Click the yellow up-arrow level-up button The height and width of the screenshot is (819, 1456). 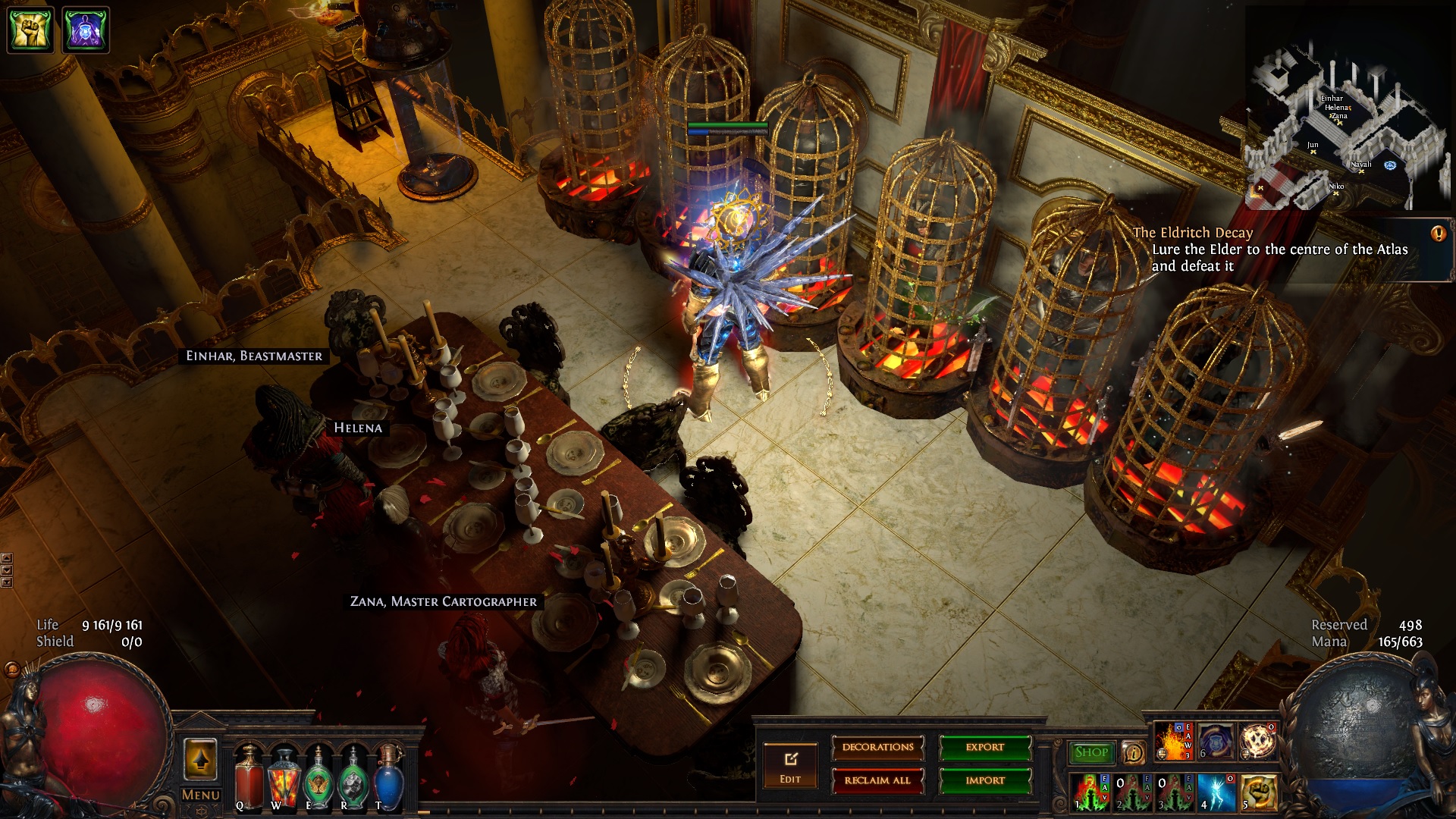200,759
